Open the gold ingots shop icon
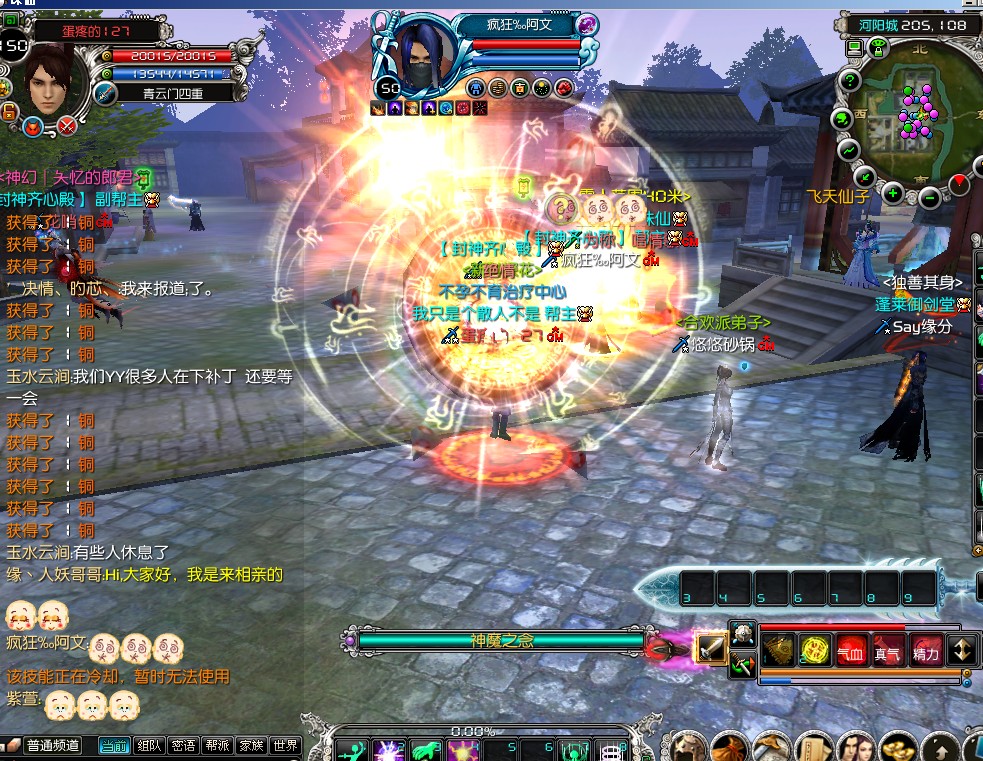 click(897, 747)
